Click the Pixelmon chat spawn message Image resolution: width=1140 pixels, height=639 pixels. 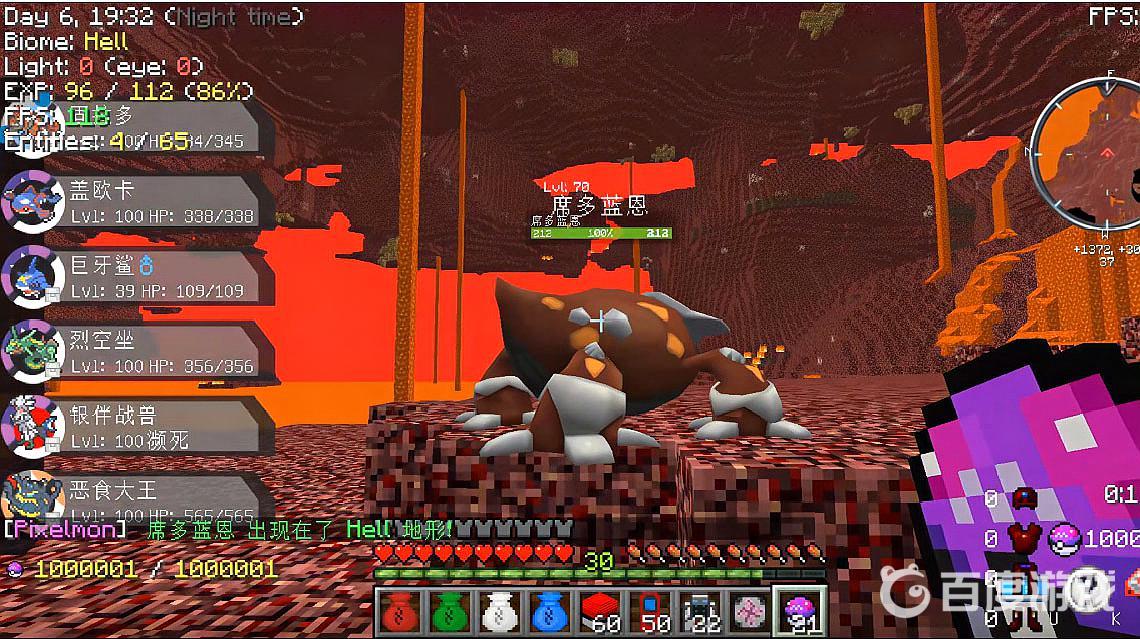point(230,530)
